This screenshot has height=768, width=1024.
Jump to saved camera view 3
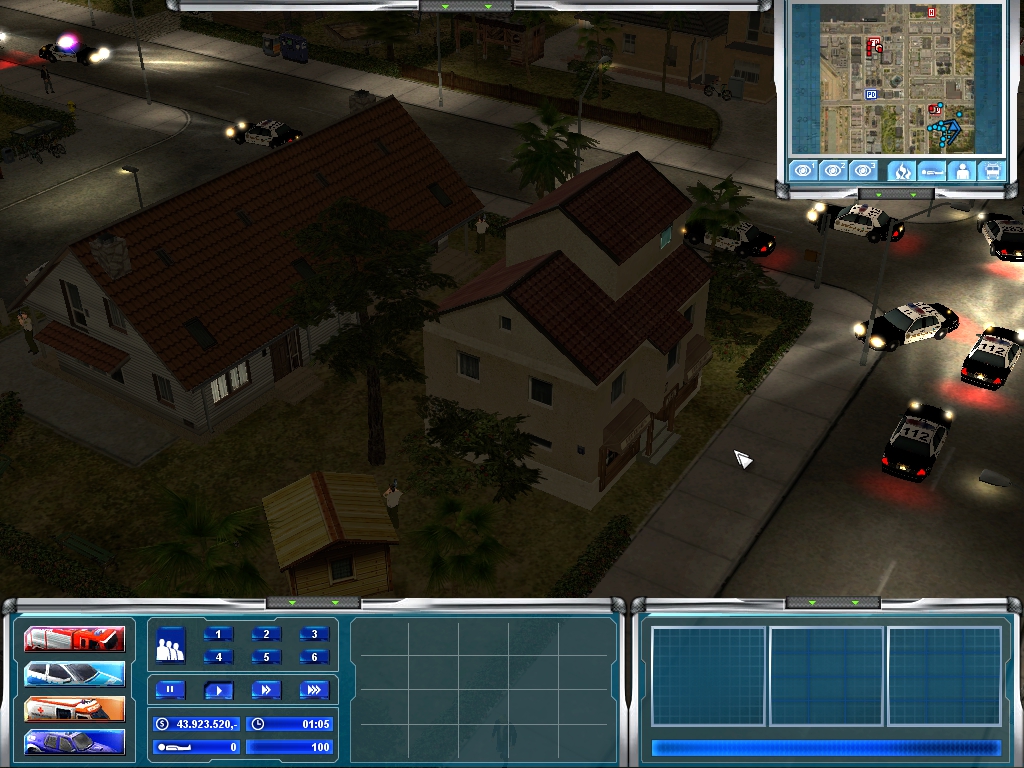864,170
